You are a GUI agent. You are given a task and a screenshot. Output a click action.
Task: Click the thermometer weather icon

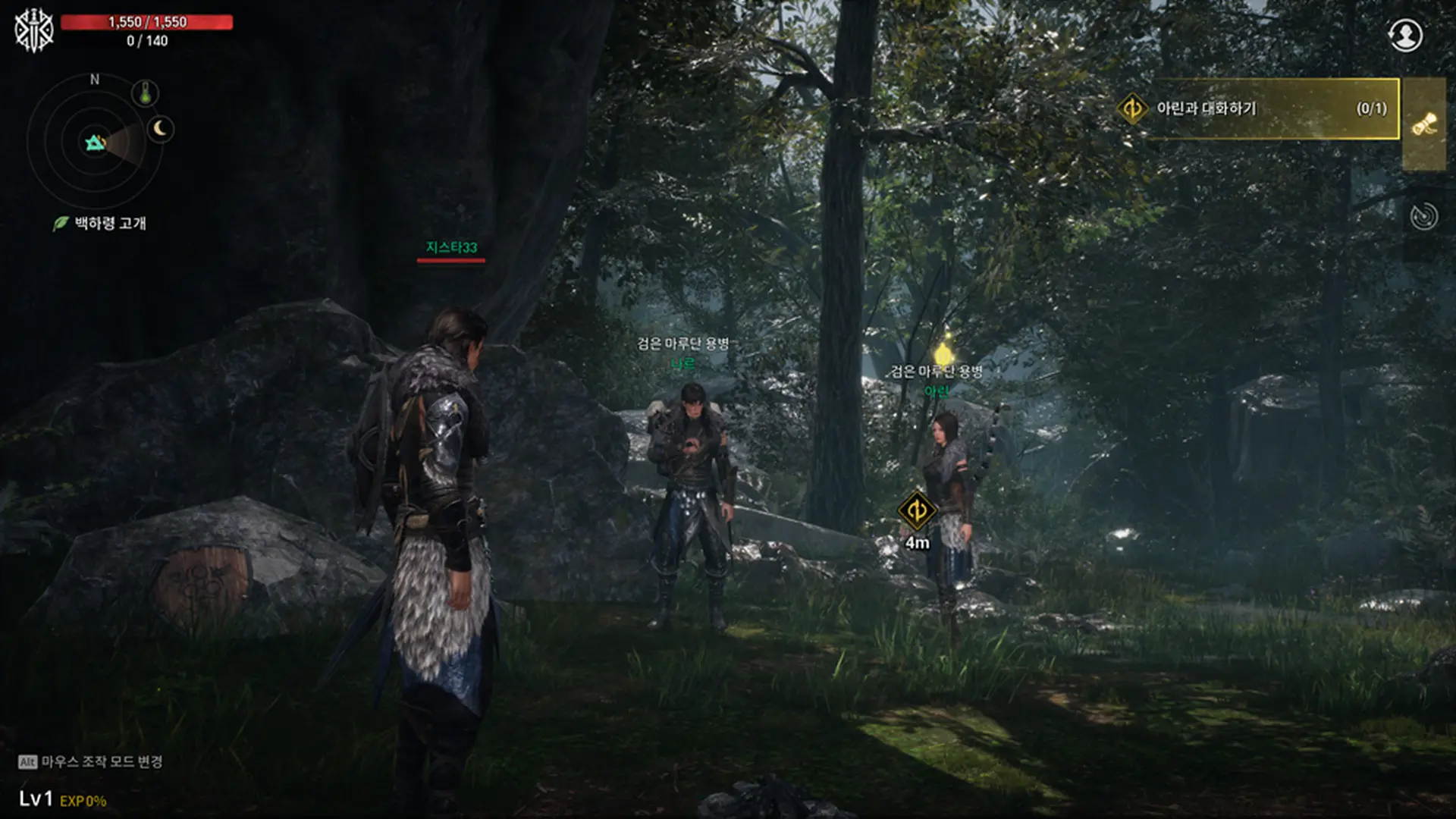145,93
